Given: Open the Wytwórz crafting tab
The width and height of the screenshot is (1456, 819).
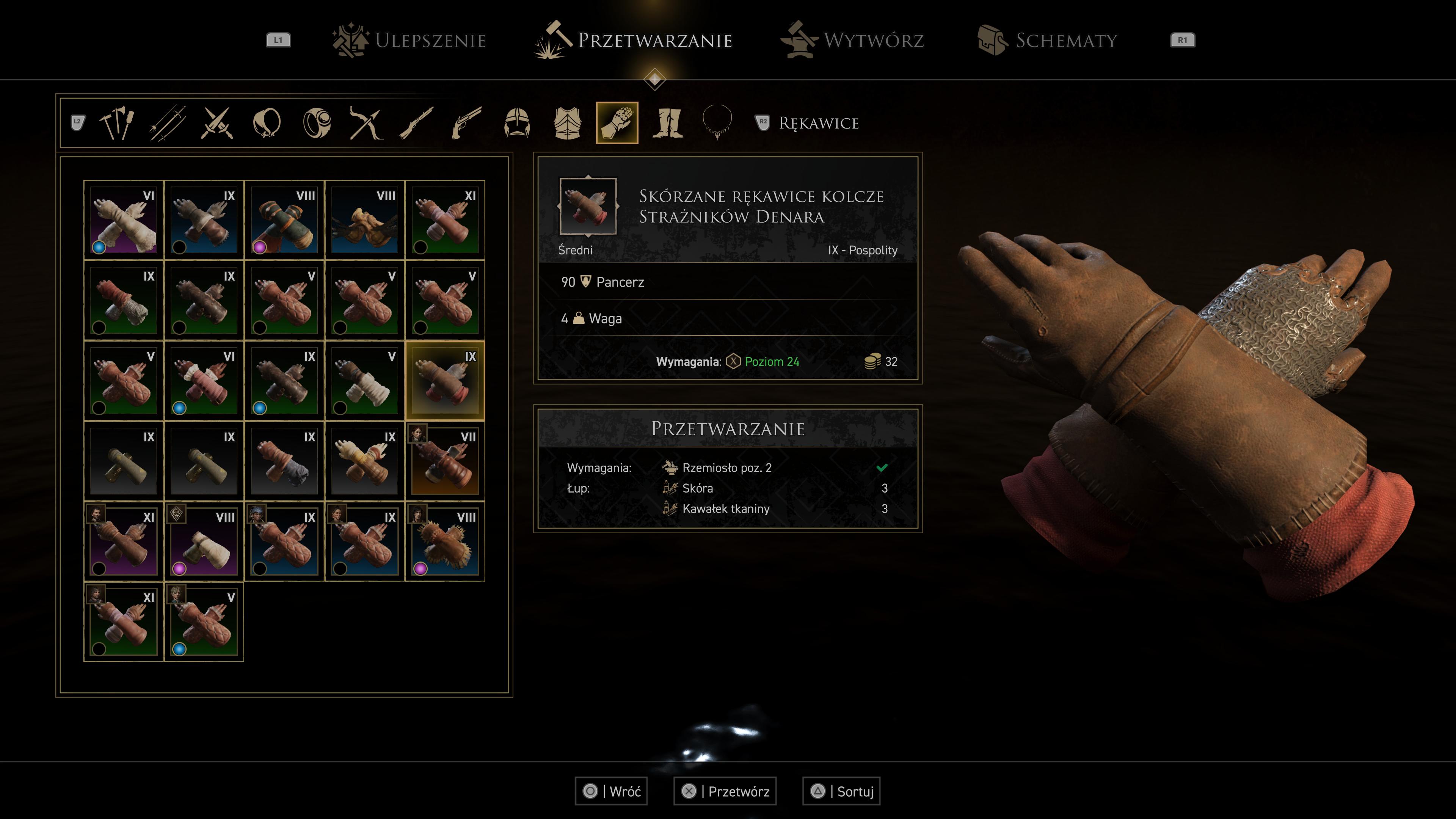Looking at the screenshot, I should 852,40.
